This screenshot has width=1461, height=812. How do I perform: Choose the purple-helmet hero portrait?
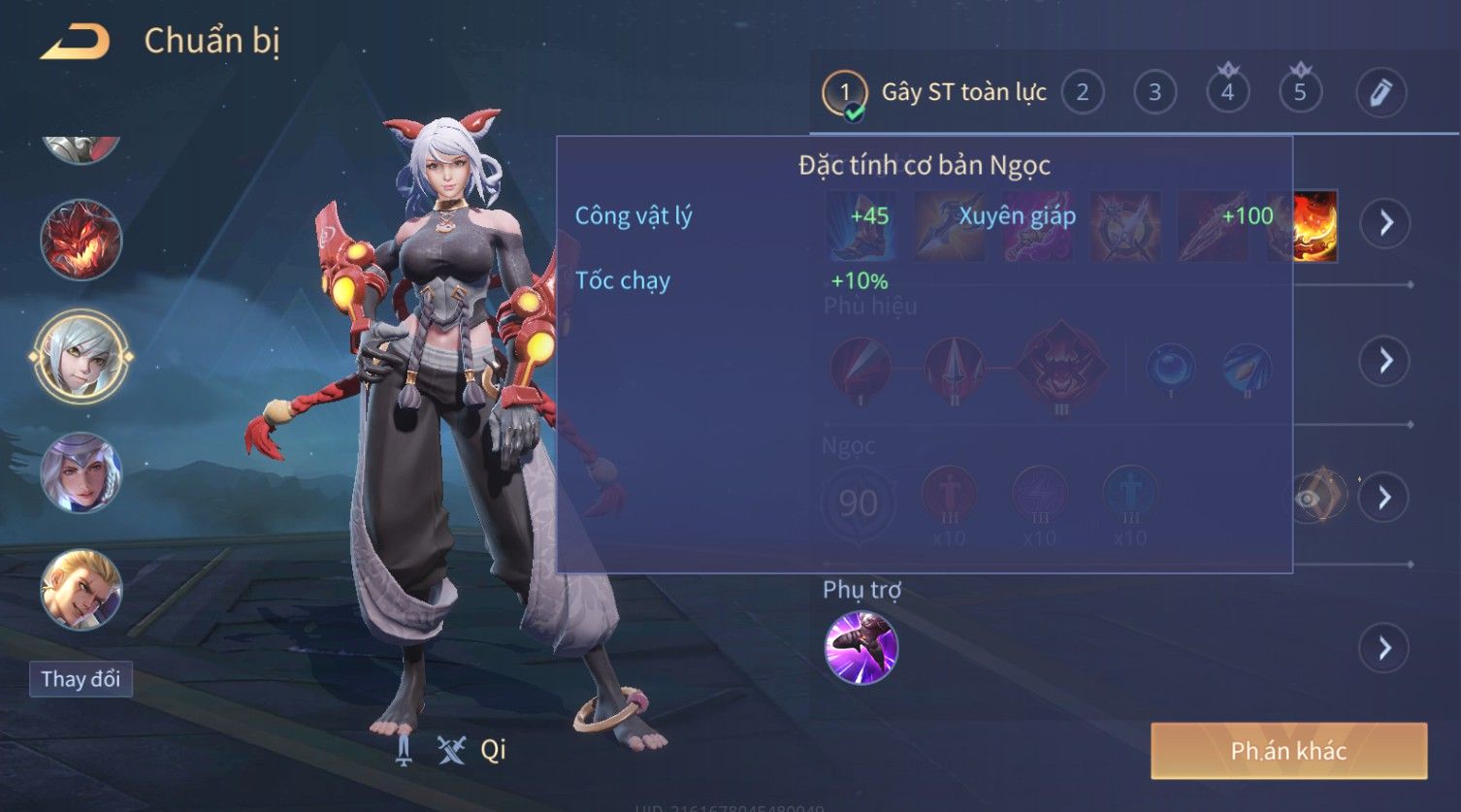point(81,473)
